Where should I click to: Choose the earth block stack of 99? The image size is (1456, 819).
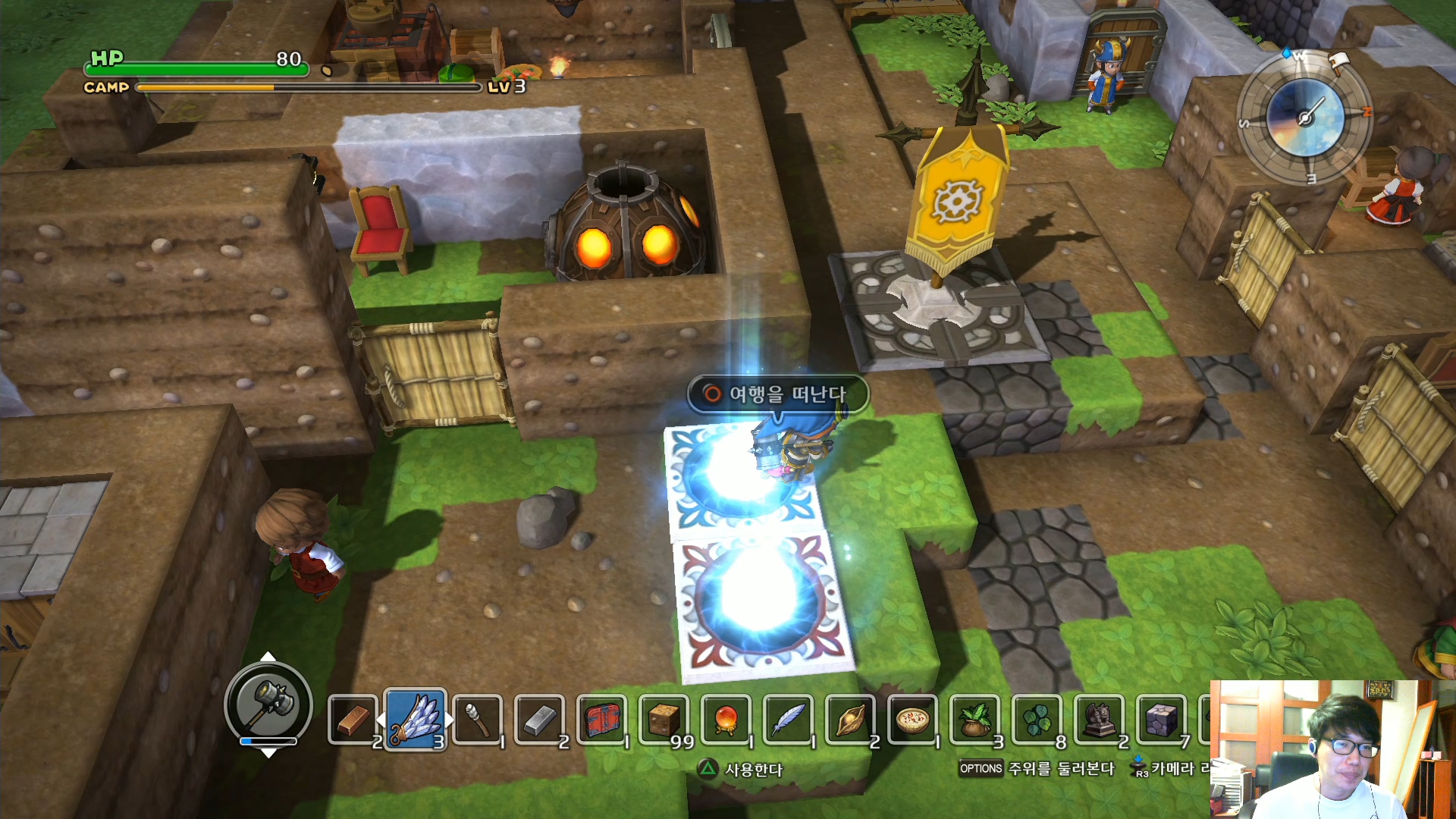pyautogui.click(x=664, y=720)
